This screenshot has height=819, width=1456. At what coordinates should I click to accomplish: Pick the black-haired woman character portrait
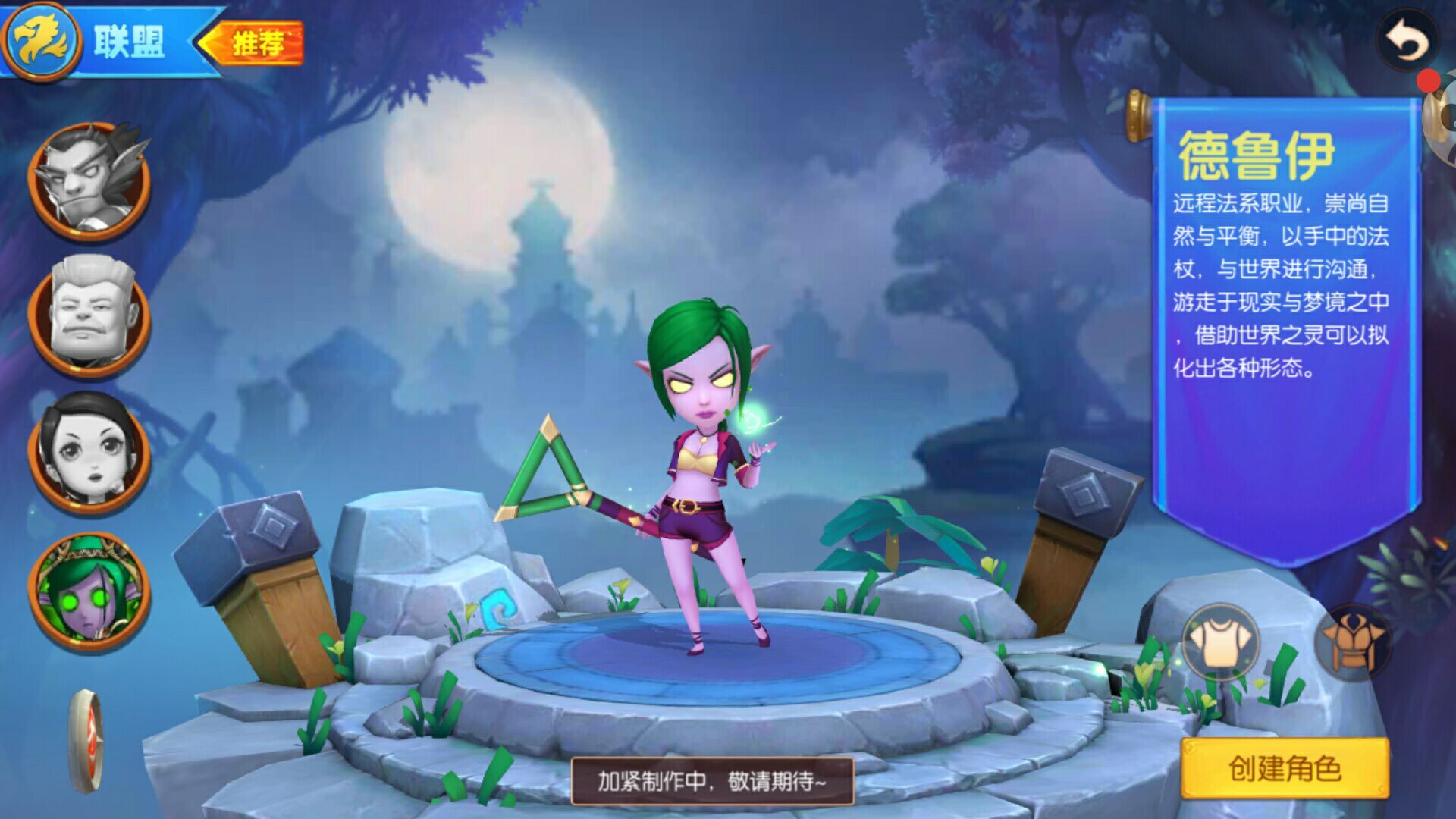[x=89, y=452]
